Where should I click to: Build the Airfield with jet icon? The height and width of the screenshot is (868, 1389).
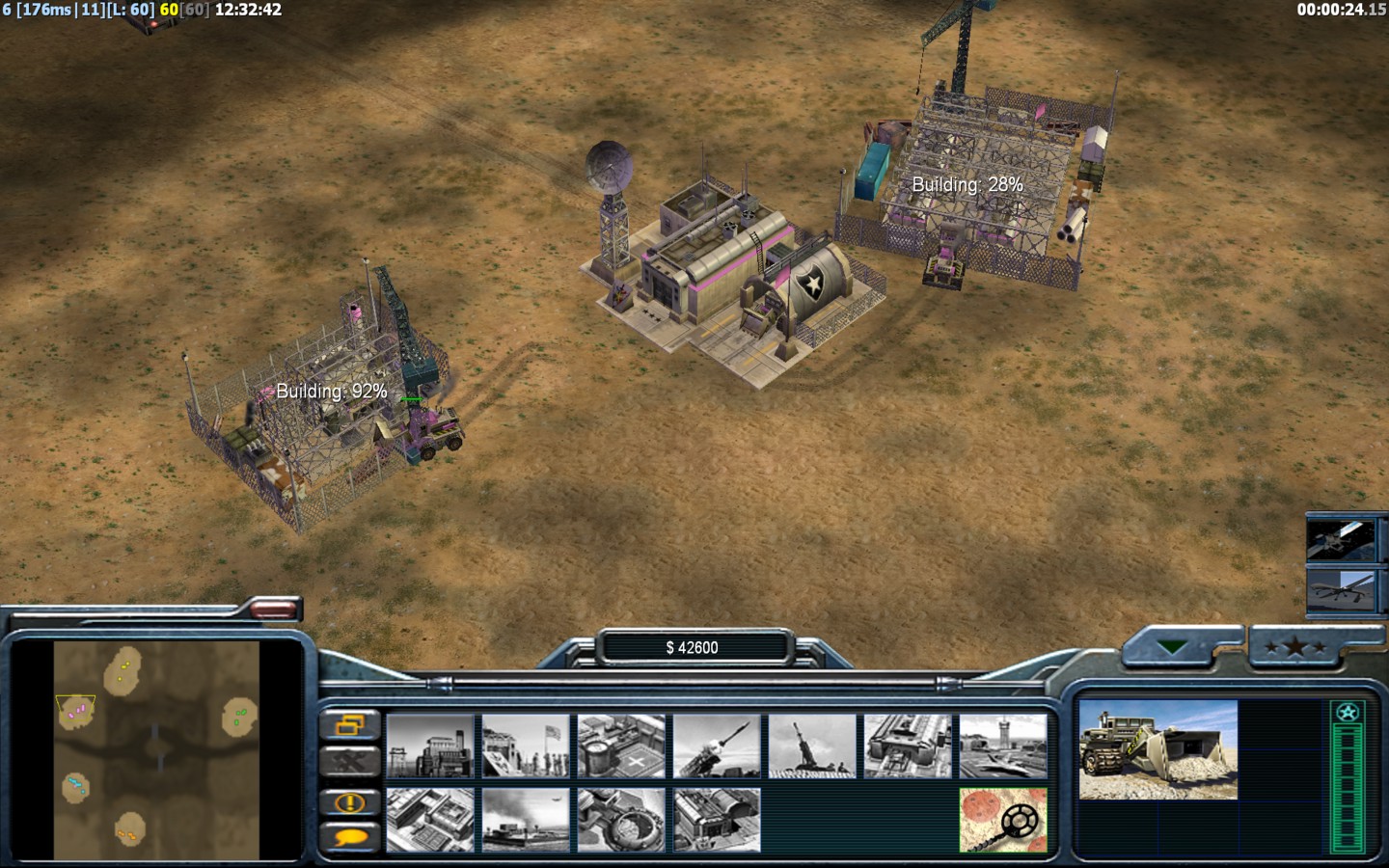point(1003,746)
